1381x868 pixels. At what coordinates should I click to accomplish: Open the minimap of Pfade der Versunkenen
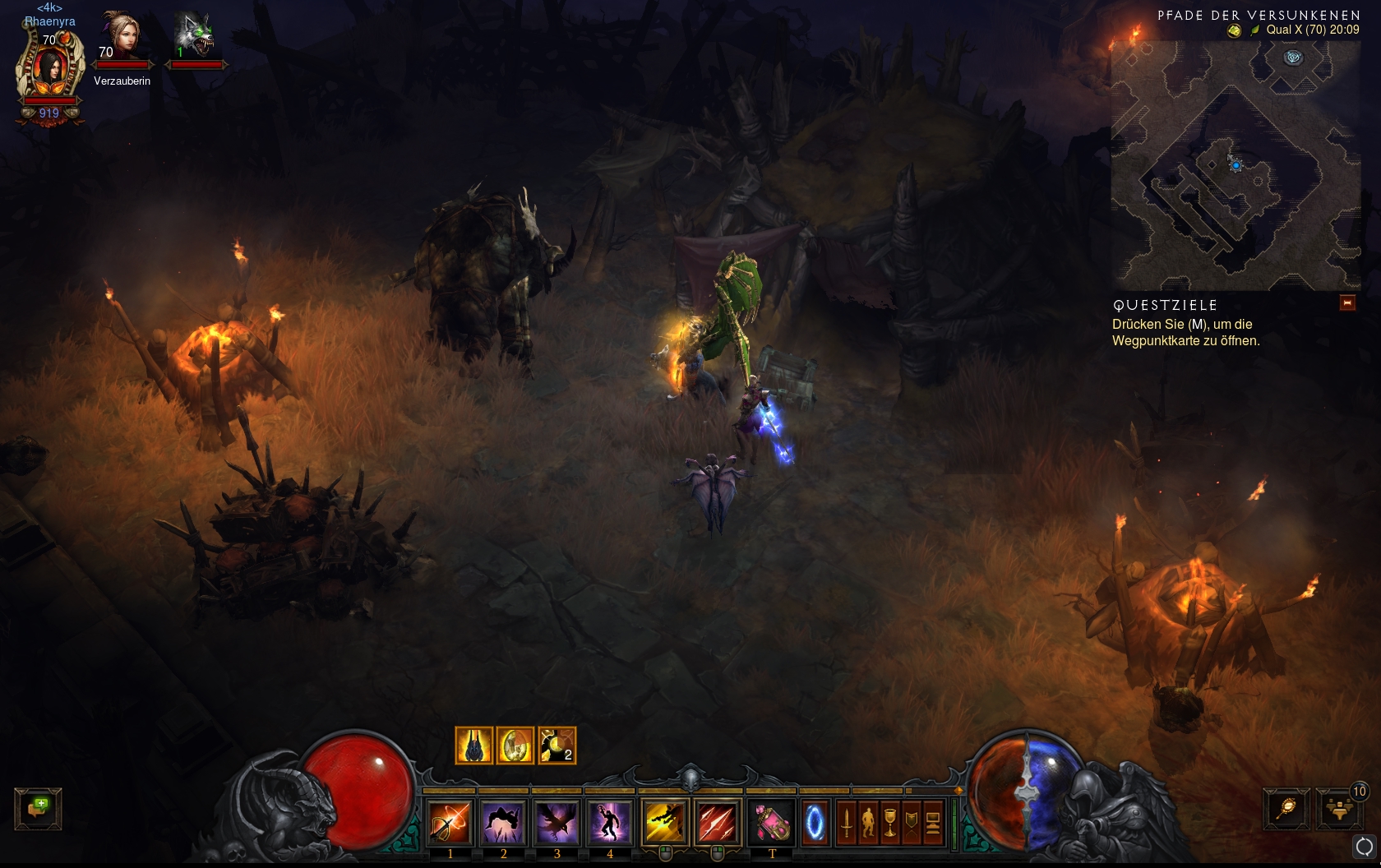[1235, 164]
